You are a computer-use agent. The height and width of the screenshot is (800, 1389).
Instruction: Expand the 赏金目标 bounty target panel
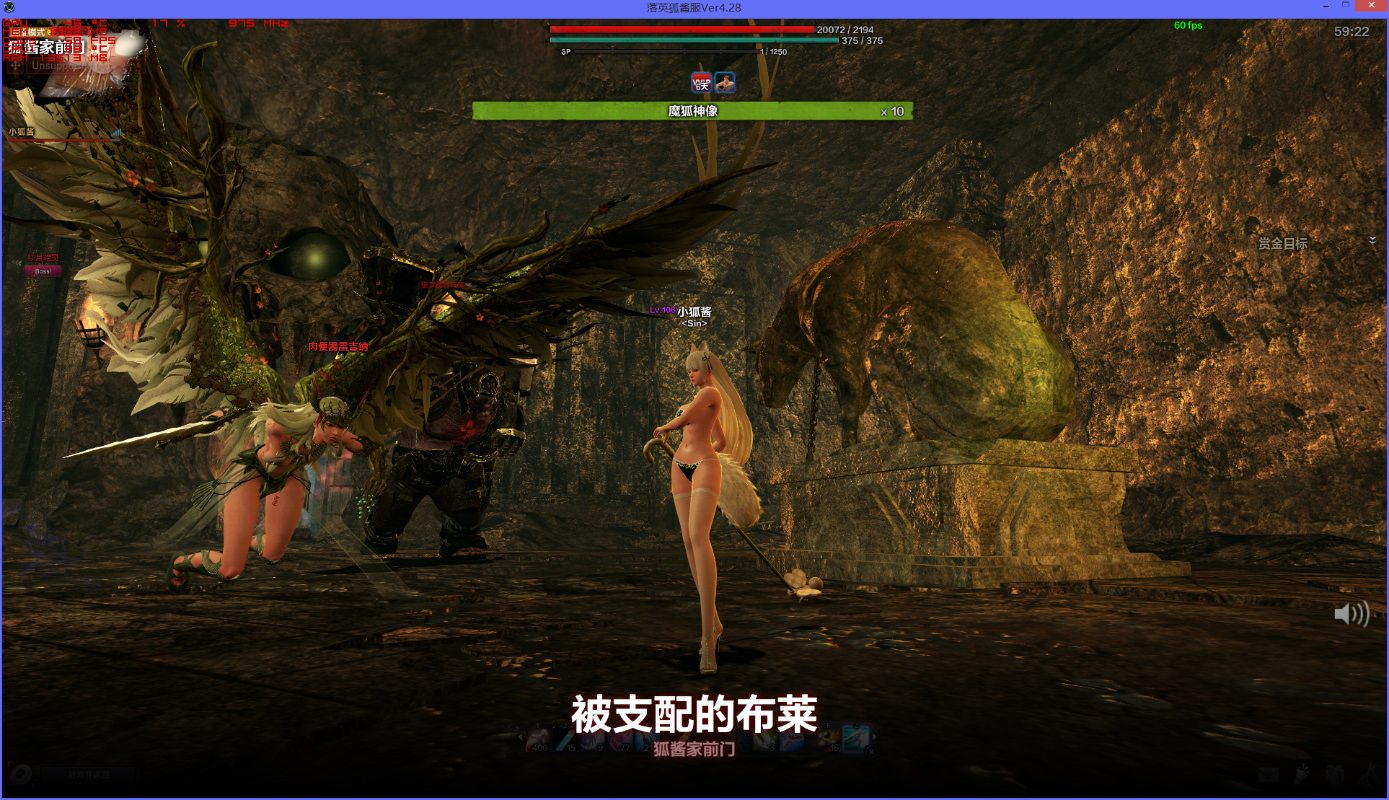[1372, 241]
